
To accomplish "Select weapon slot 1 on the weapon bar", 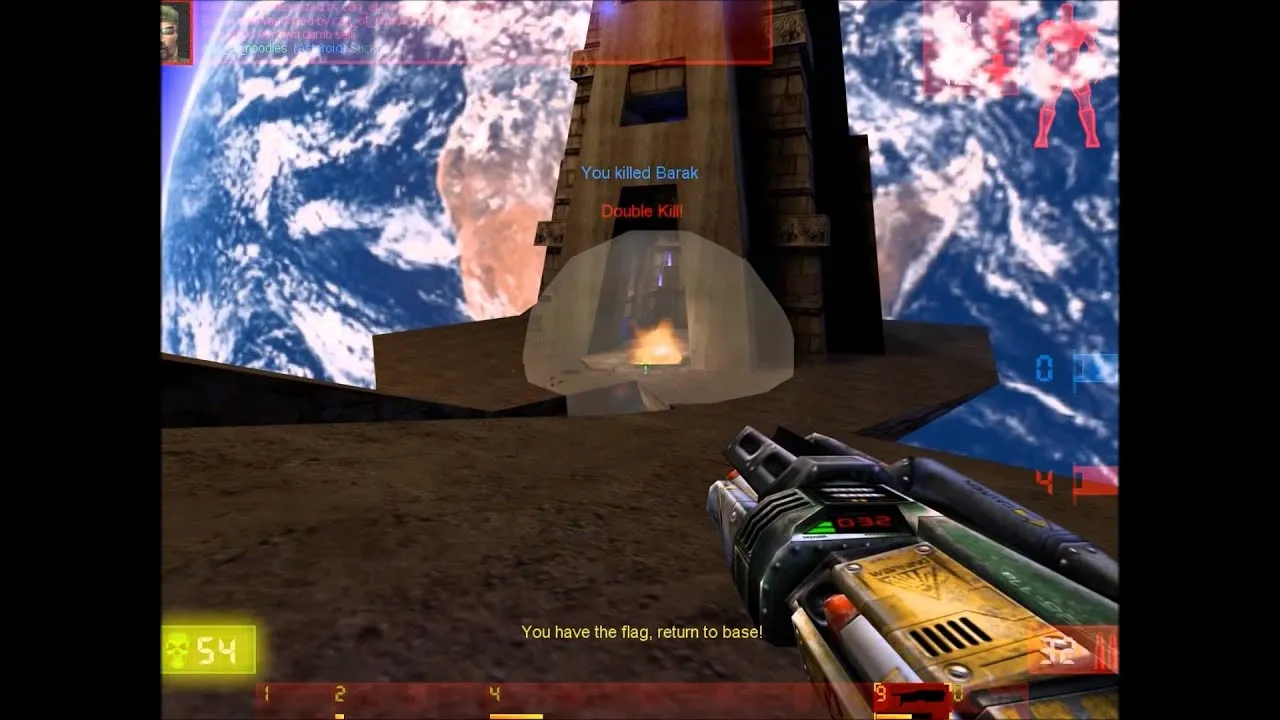I will [x=267, y=692].
